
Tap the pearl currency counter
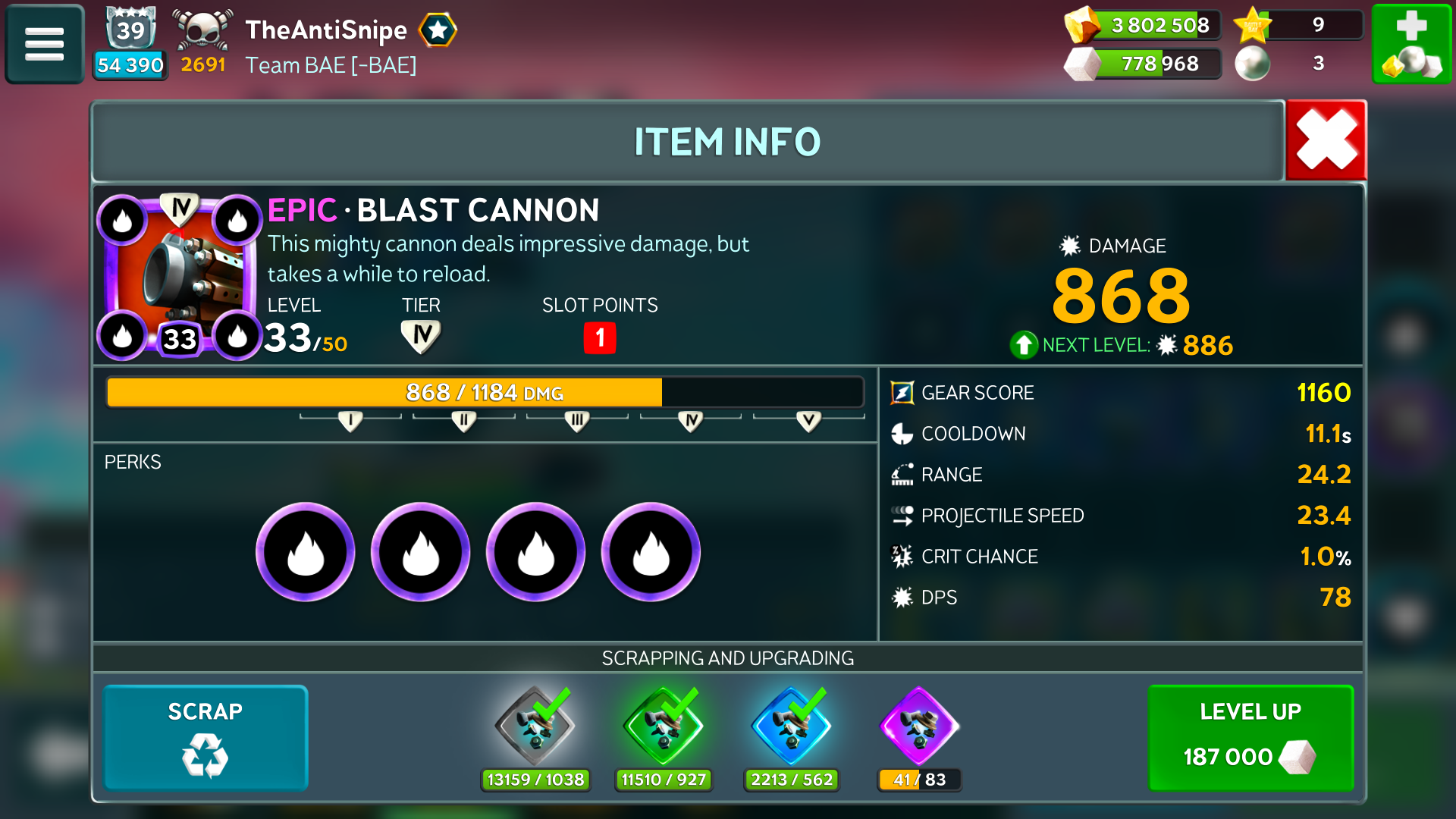point(1298,64)
